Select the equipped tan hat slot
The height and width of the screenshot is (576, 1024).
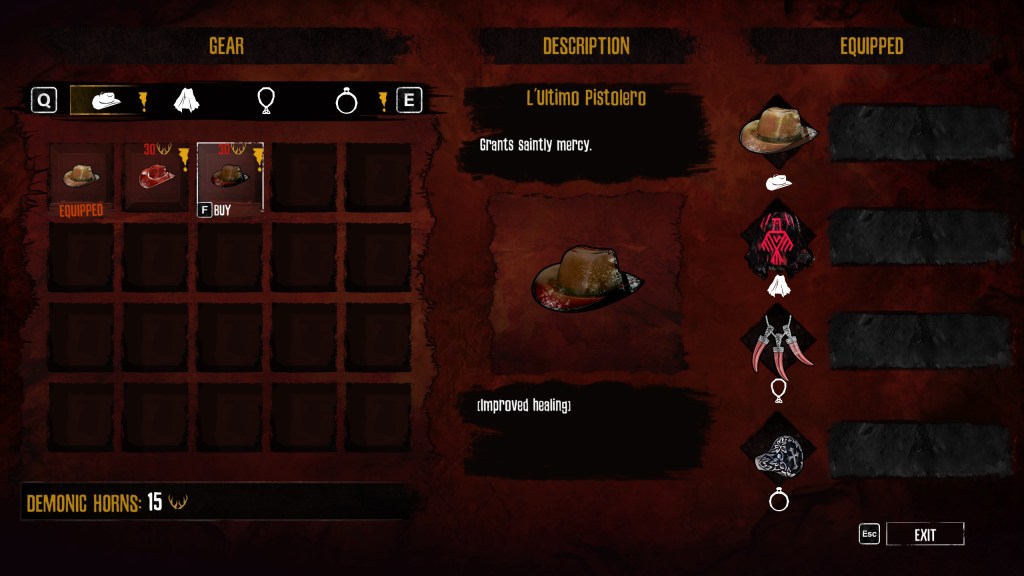click(81, 176)
